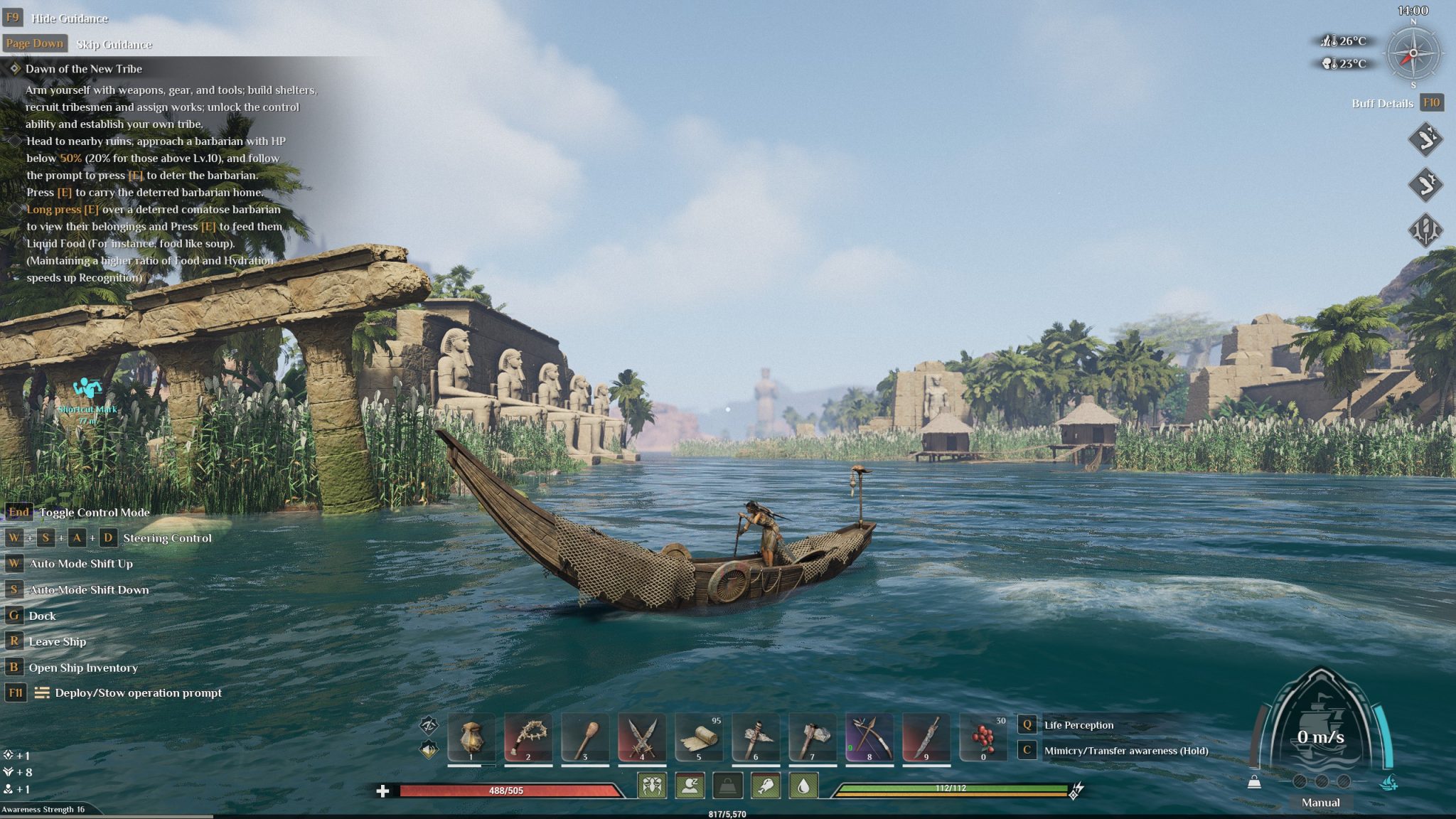The image size is (1456, 819).
Task: Select the bow and arrow slot
Action: click(869, 737)
